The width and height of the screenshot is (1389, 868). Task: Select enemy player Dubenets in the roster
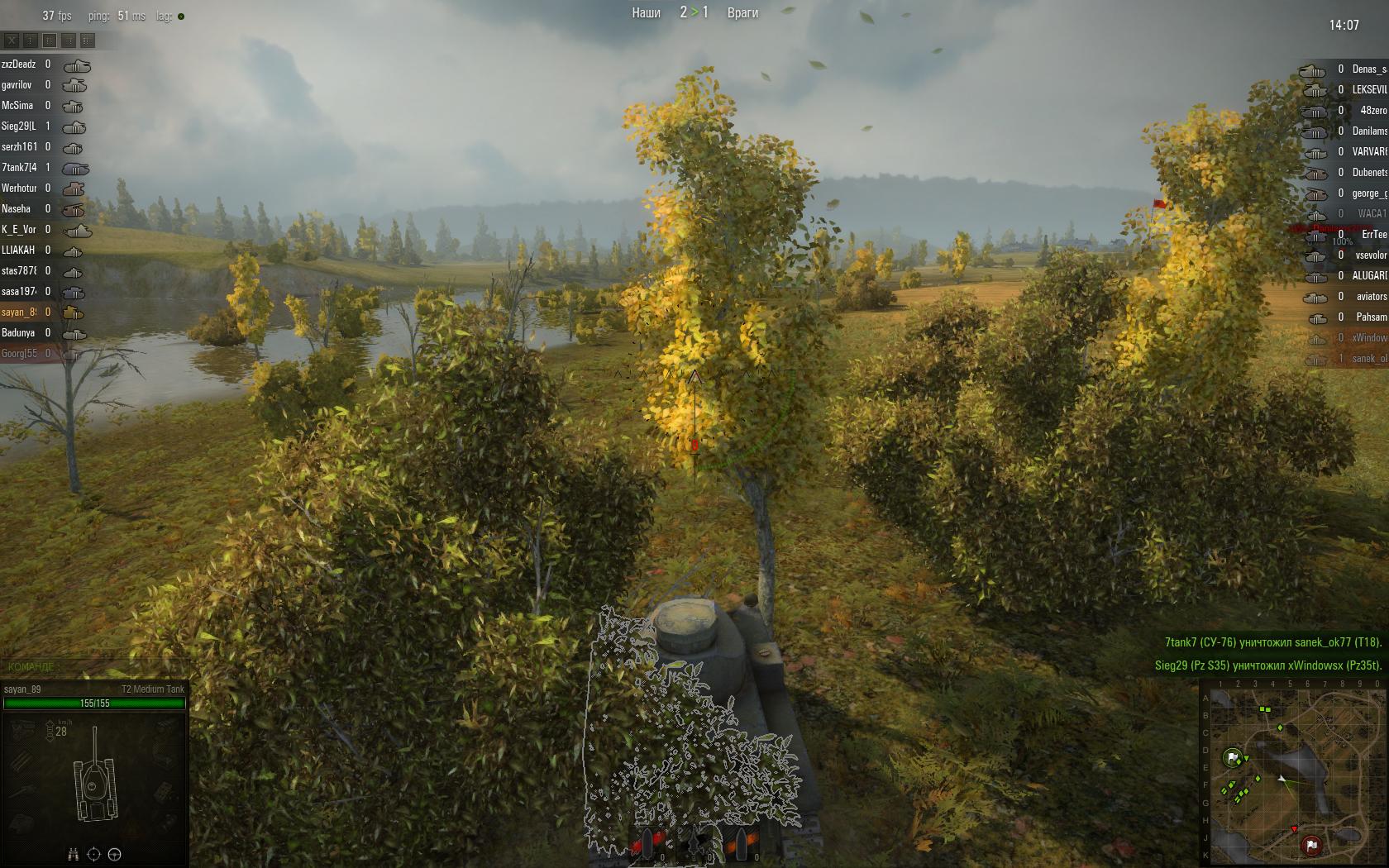[x=1368, y=172]
